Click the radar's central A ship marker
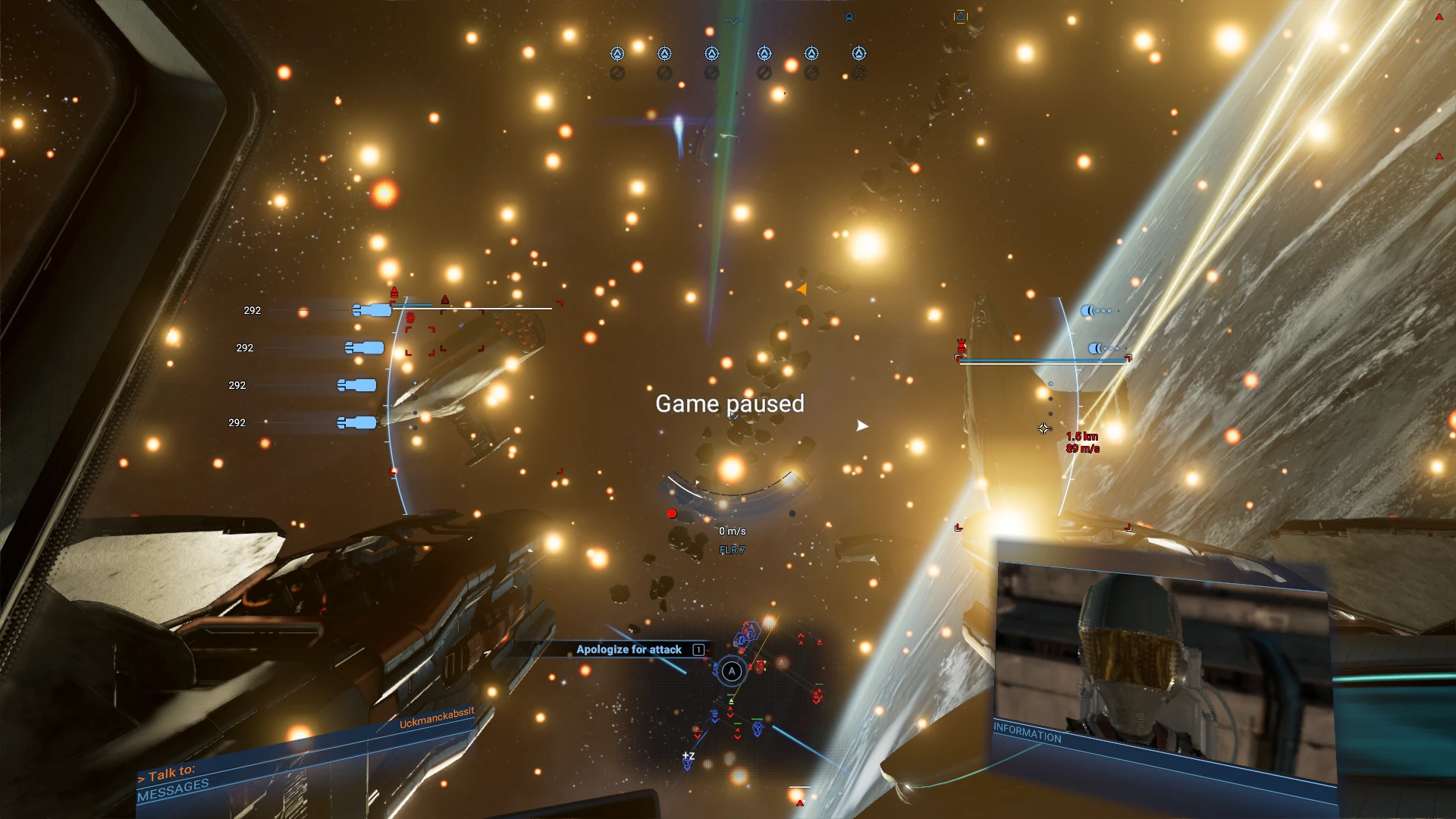Image resolution: width=1456 pixels, height=819 pixels. click(731, 671)
